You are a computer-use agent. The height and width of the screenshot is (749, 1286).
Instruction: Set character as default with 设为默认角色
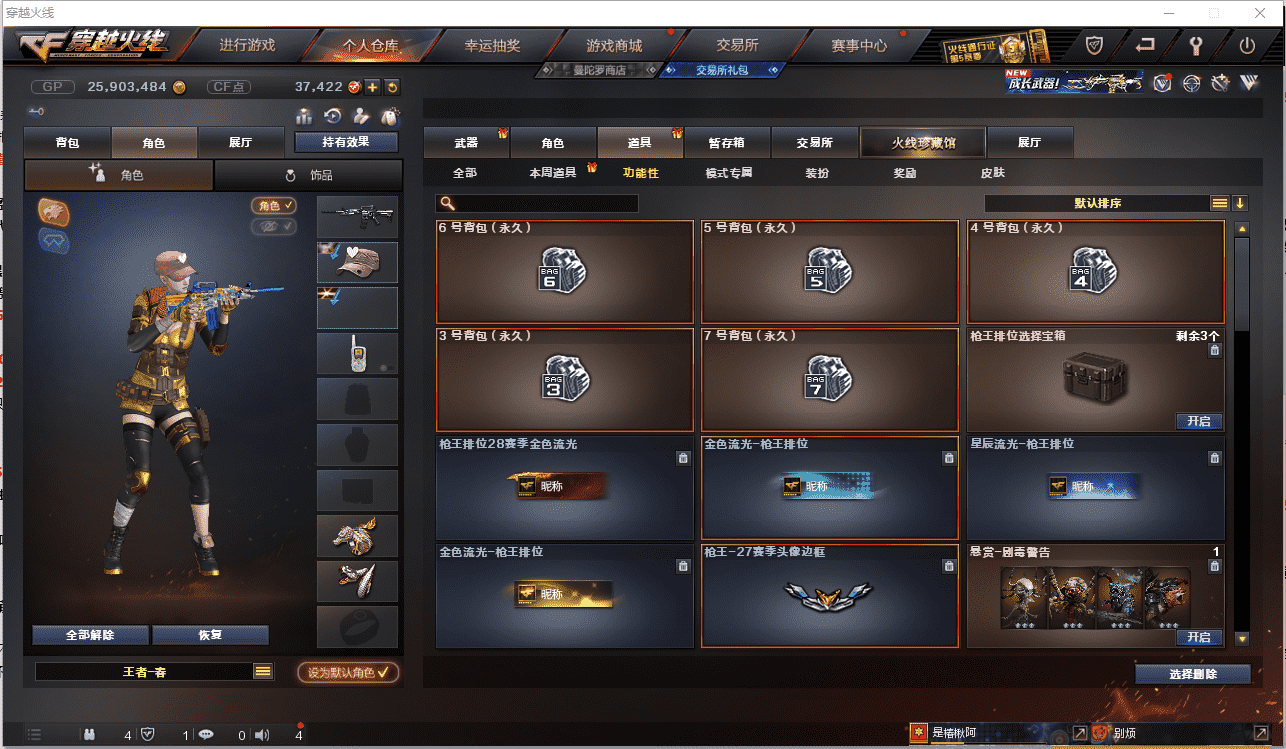(347, 673)
